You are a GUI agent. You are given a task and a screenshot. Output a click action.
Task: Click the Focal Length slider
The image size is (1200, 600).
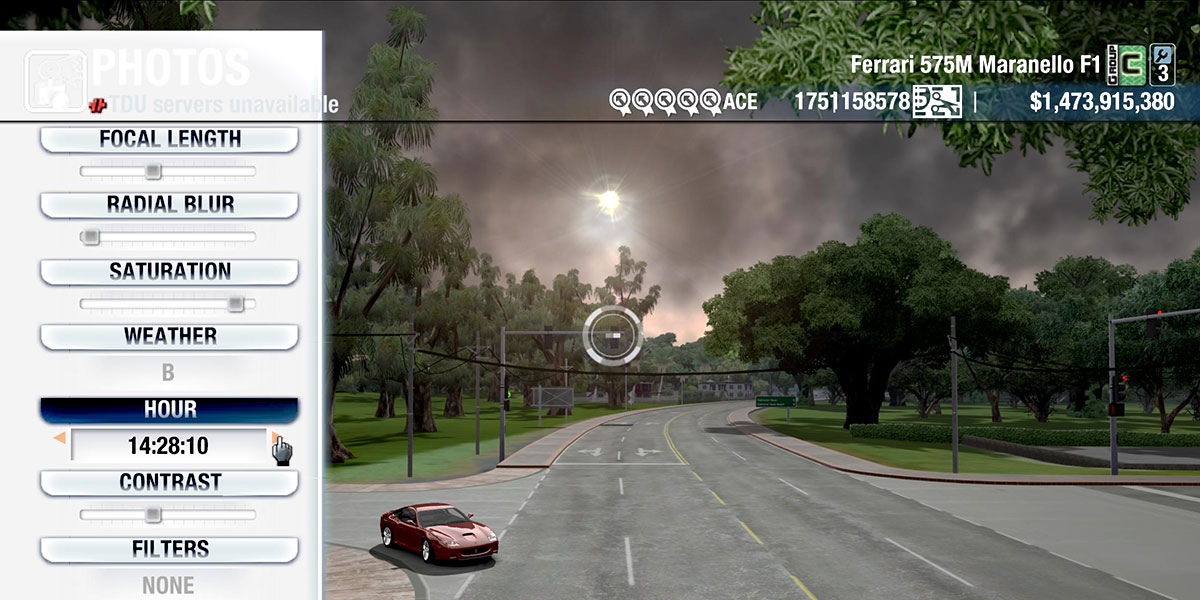[x=168, y=171]
